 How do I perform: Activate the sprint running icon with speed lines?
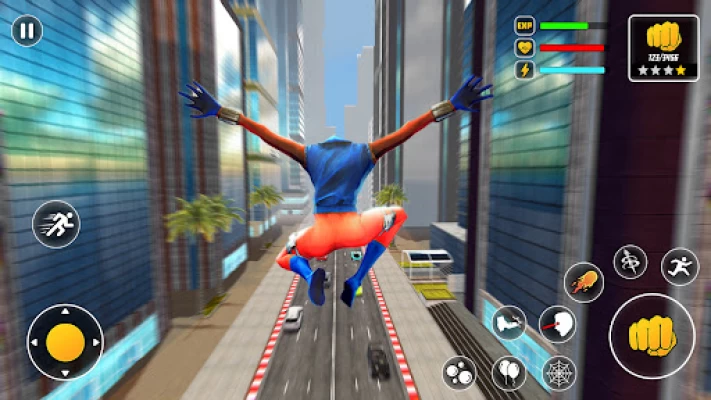pyautogui.click(x=56, y=224)
